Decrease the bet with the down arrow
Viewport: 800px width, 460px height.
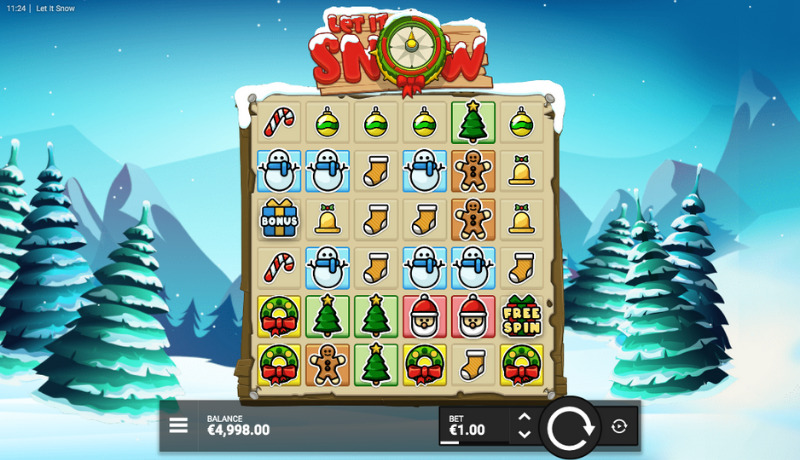524,435
